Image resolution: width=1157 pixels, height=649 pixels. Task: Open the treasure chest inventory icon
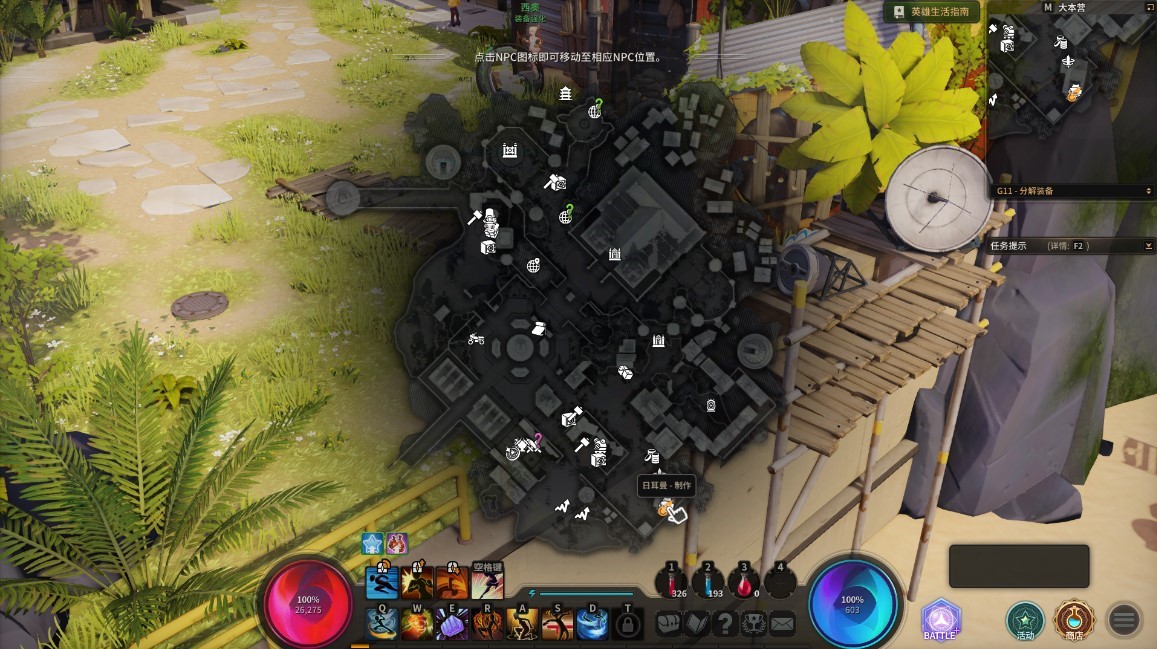(668, 624)
